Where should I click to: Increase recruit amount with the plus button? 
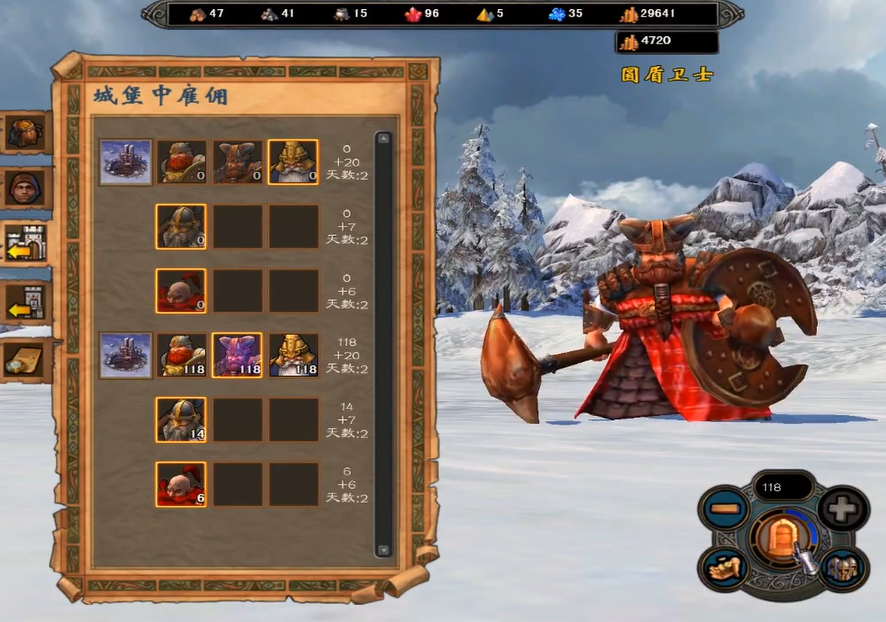[x=842, y=509]
